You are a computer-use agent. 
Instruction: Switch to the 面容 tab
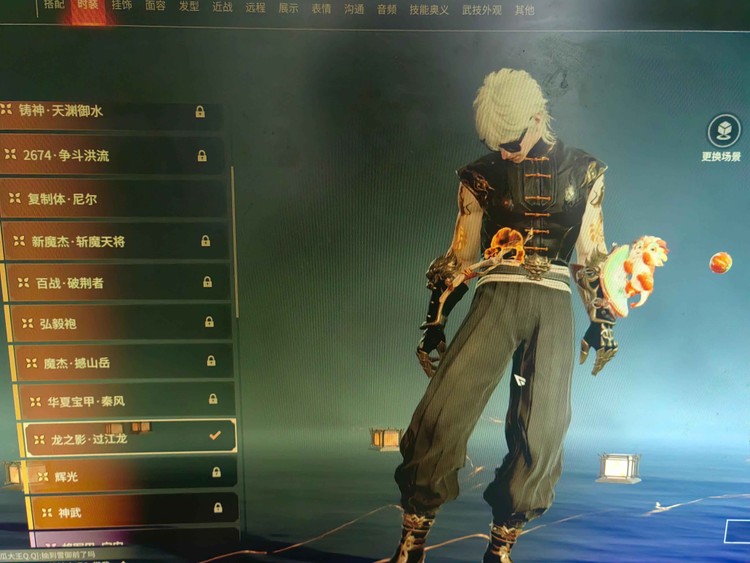155,8
